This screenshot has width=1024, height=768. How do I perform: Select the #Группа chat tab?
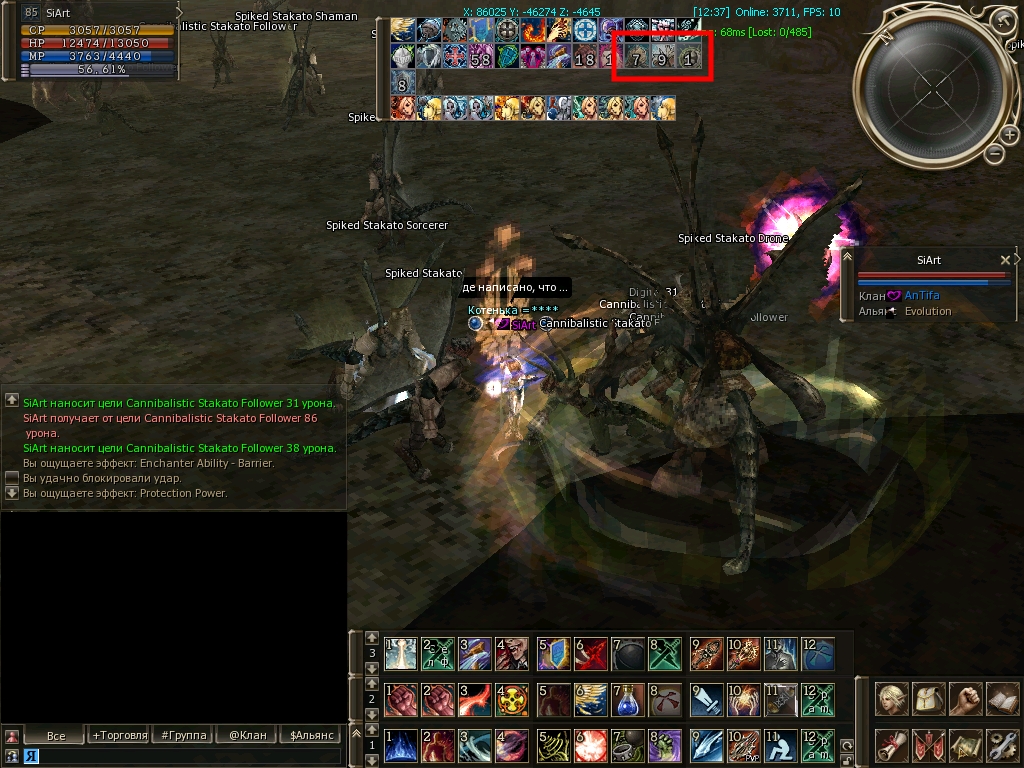click(x=184, y=735)
